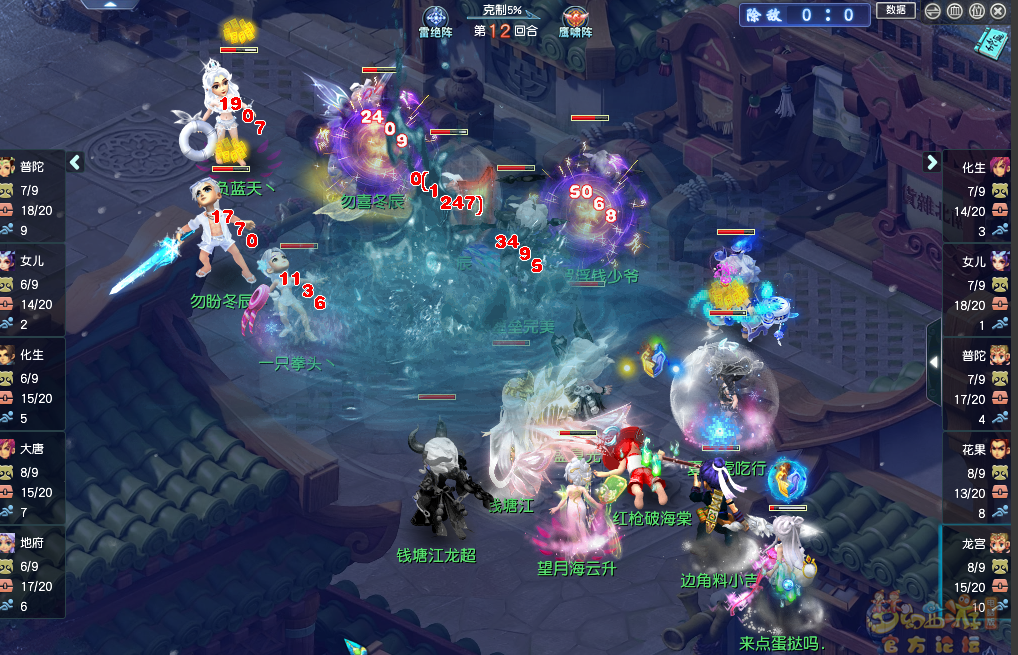1018x655 pixels.
Task: Collapse the left team panel arrow
Action: pos(75,162)
